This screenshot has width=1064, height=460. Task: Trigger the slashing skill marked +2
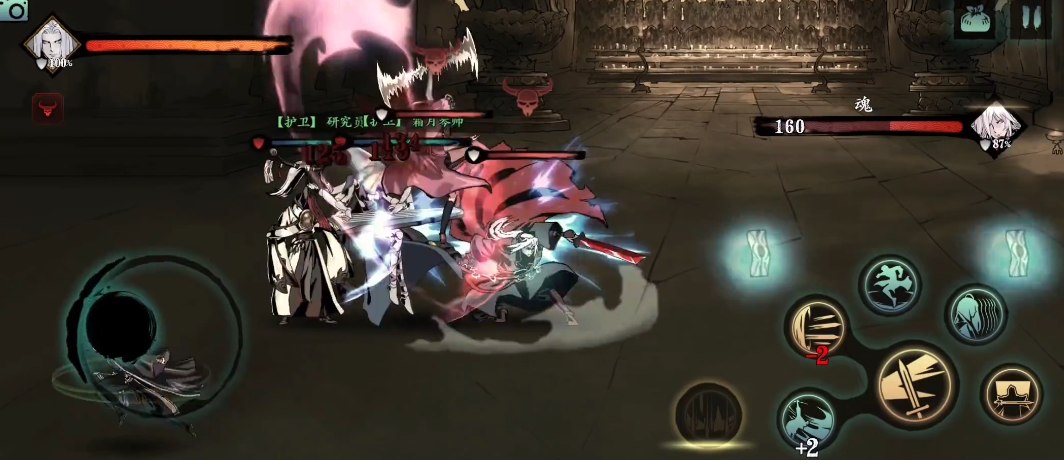(x=808, y=418)
